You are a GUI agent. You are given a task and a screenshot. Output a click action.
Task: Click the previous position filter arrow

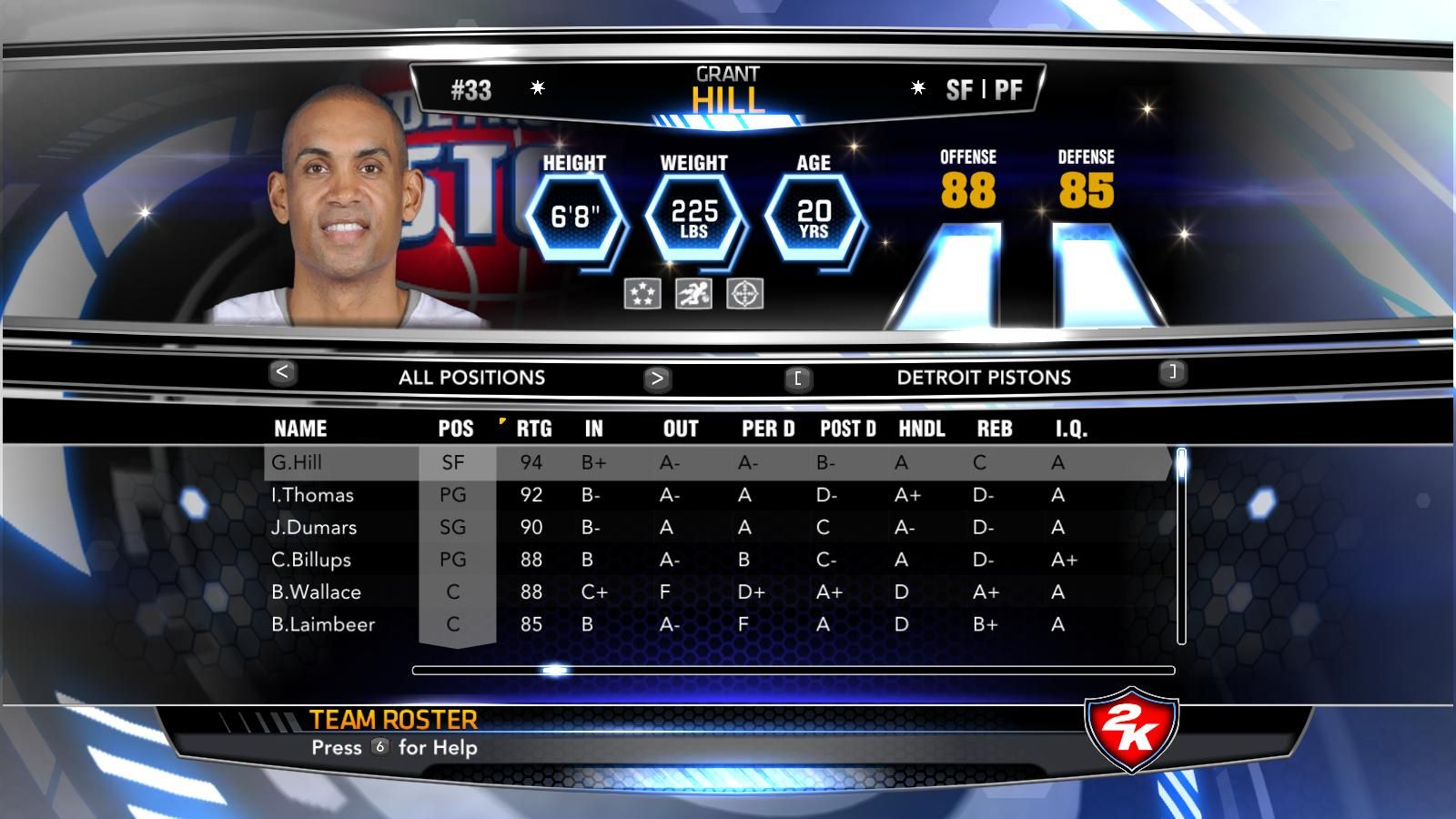[x=282, y=372]
